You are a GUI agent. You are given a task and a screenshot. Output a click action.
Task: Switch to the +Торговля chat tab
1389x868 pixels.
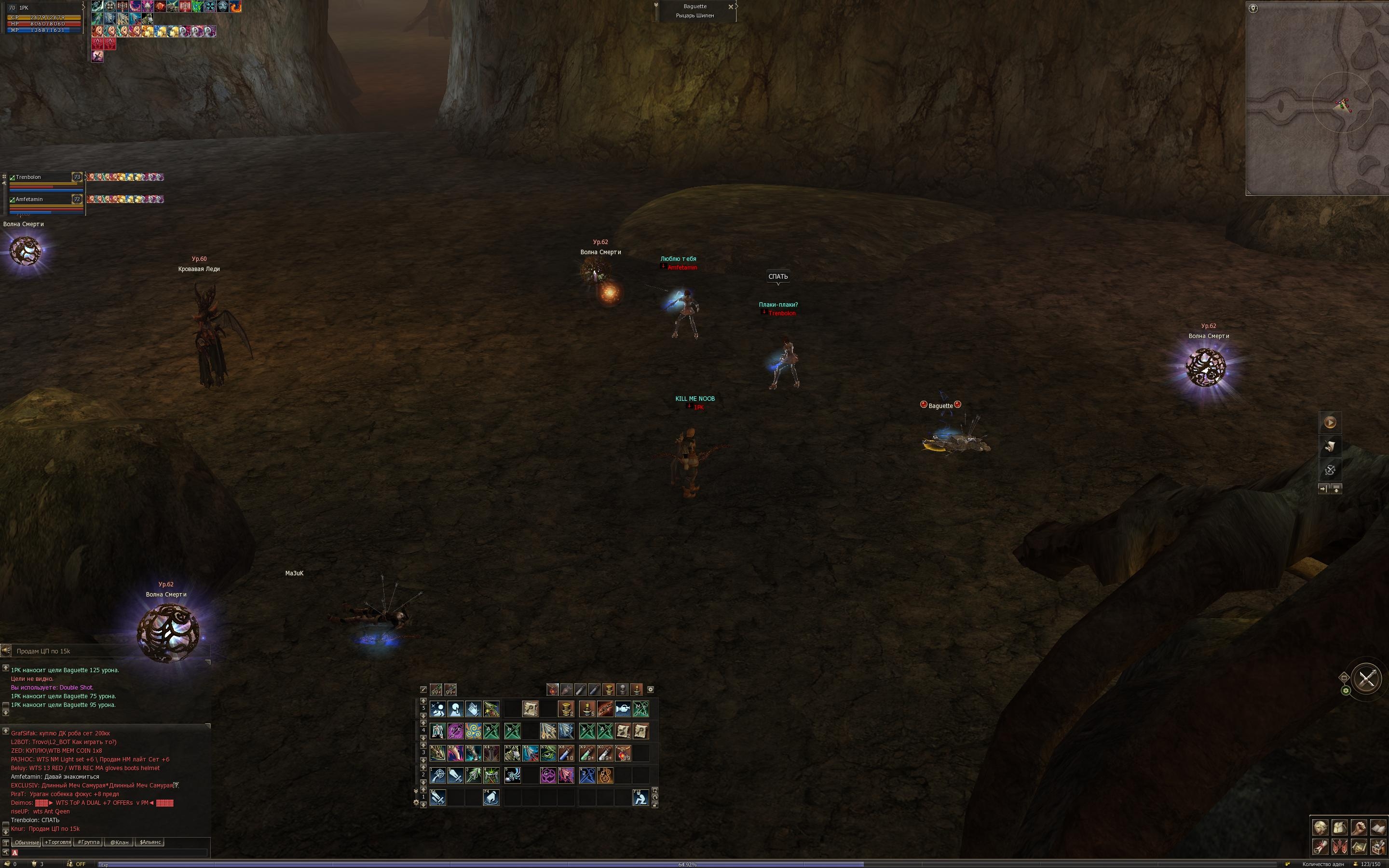[57, 842]
